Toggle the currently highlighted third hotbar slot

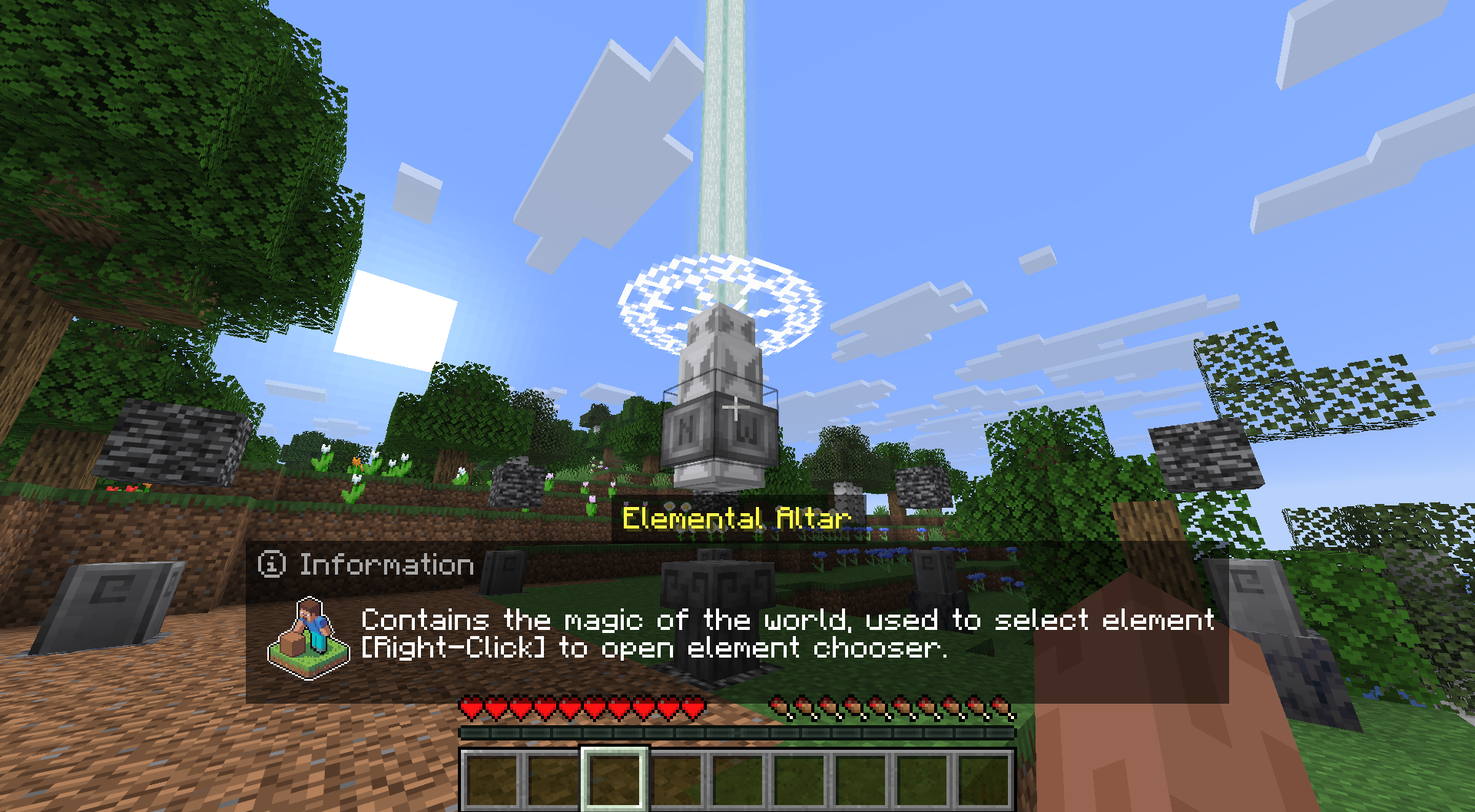tap(615, 780)
